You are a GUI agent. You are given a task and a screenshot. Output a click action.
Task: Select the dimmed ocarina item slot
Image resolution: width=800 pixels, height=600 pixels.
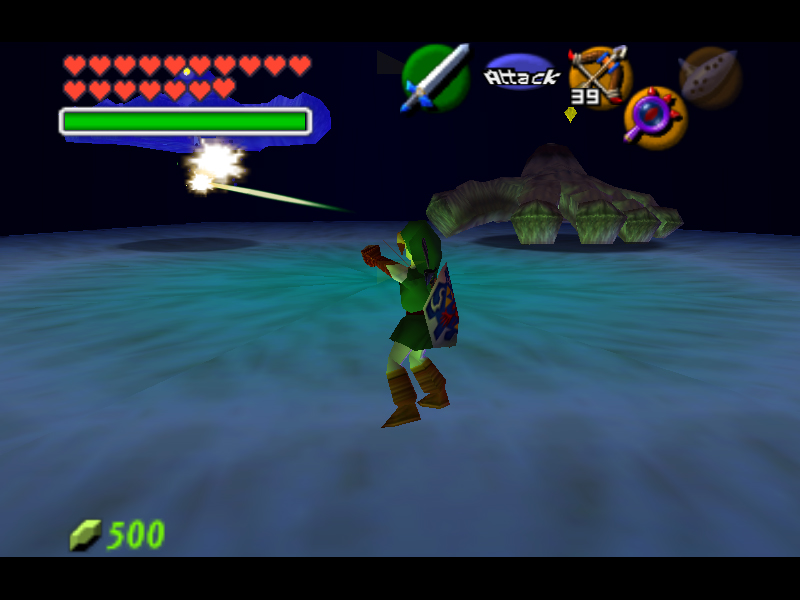coord(709,77)
